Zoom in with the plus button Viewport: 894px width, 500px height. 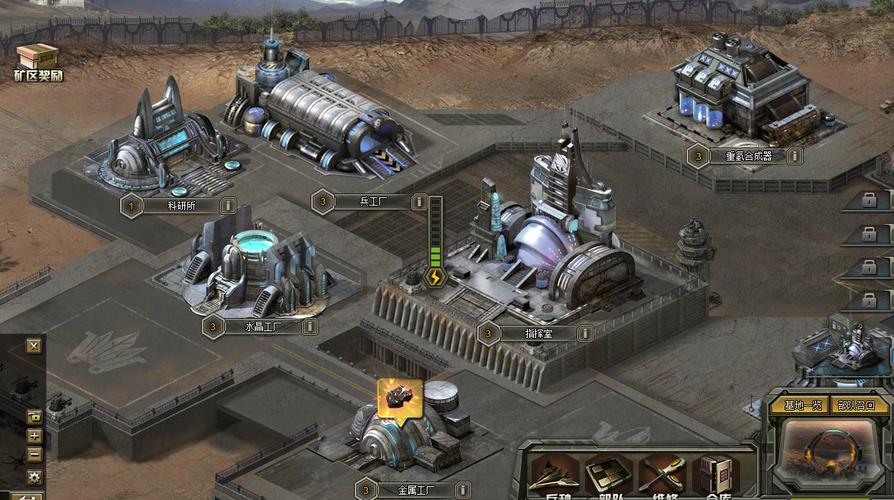click(34, 436)
